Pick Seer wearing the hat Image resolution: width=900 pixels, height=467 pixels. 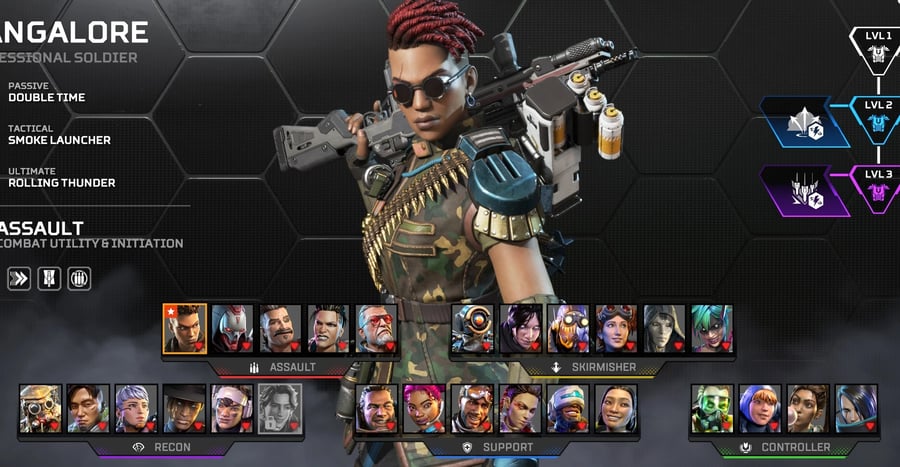pyautogui.click(x=184, y=408)
